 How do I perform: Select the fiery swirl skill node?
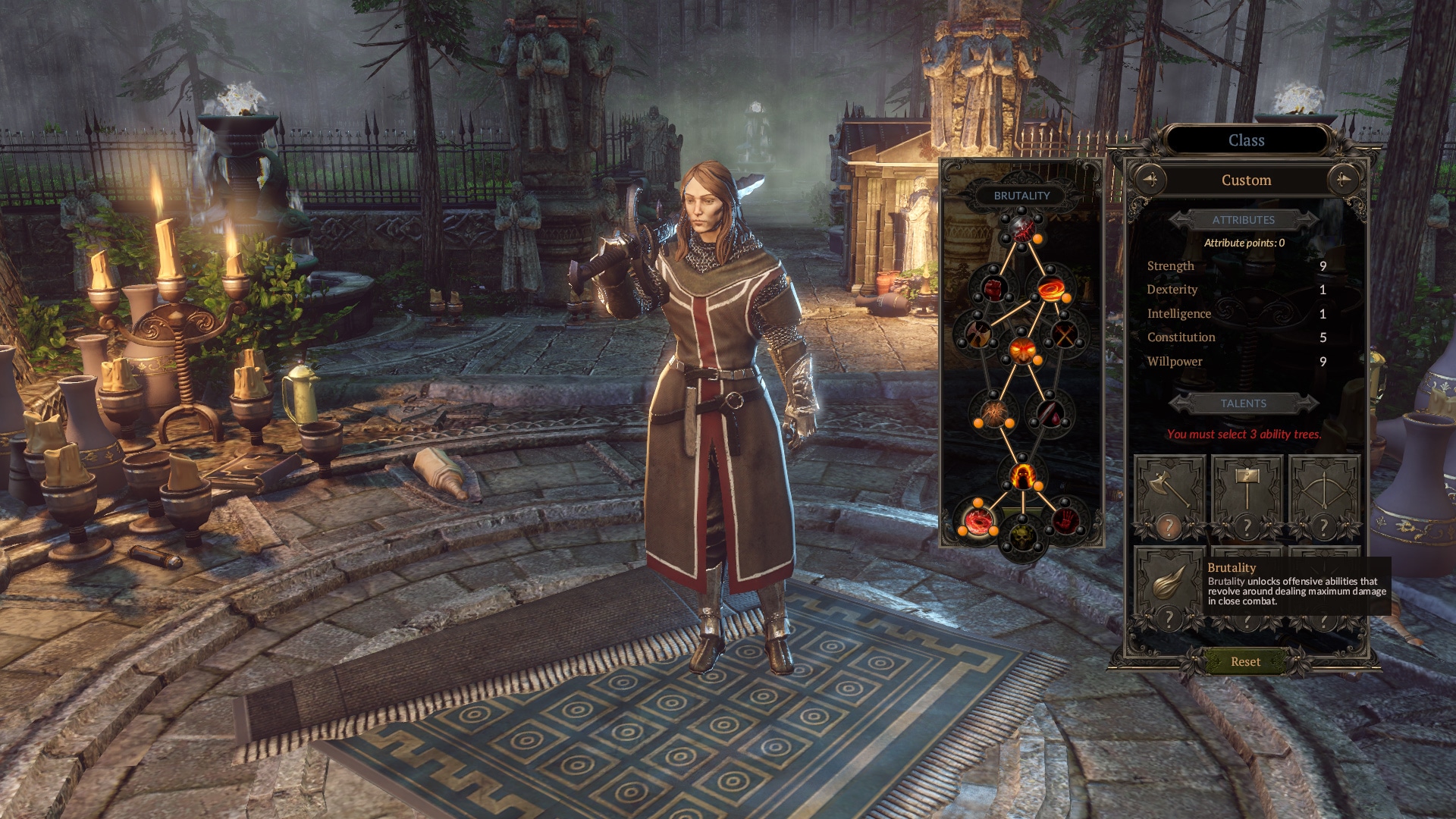pyautogui.click(x=1051, y=288)
